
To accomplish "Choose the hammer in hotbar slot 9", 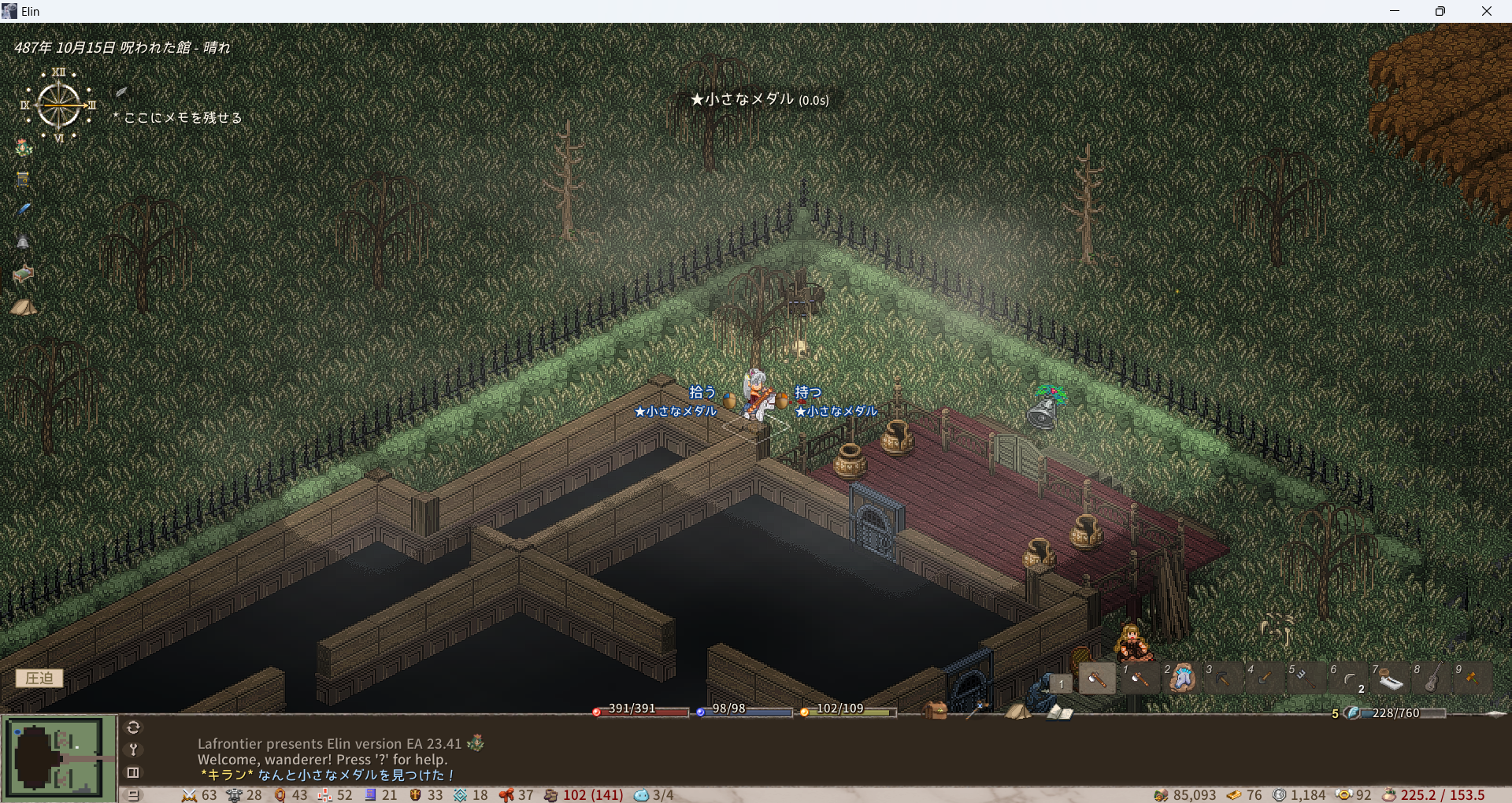I will coord(1473,678).
